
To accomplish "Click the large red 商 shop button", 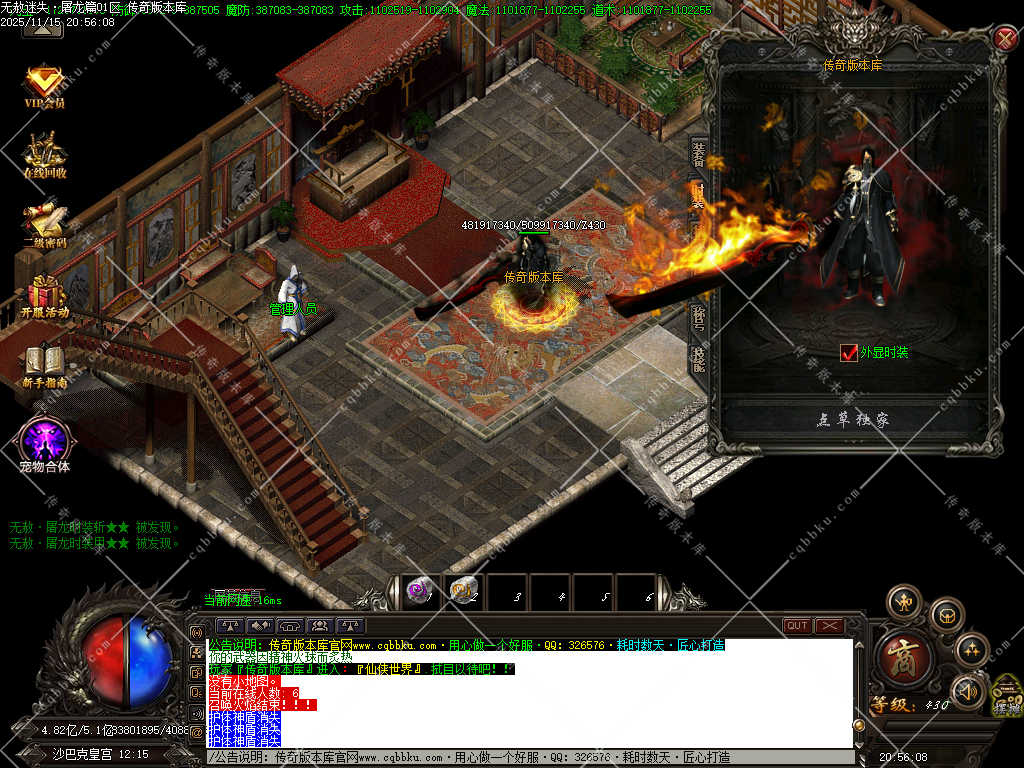I will tap(904, 657).
